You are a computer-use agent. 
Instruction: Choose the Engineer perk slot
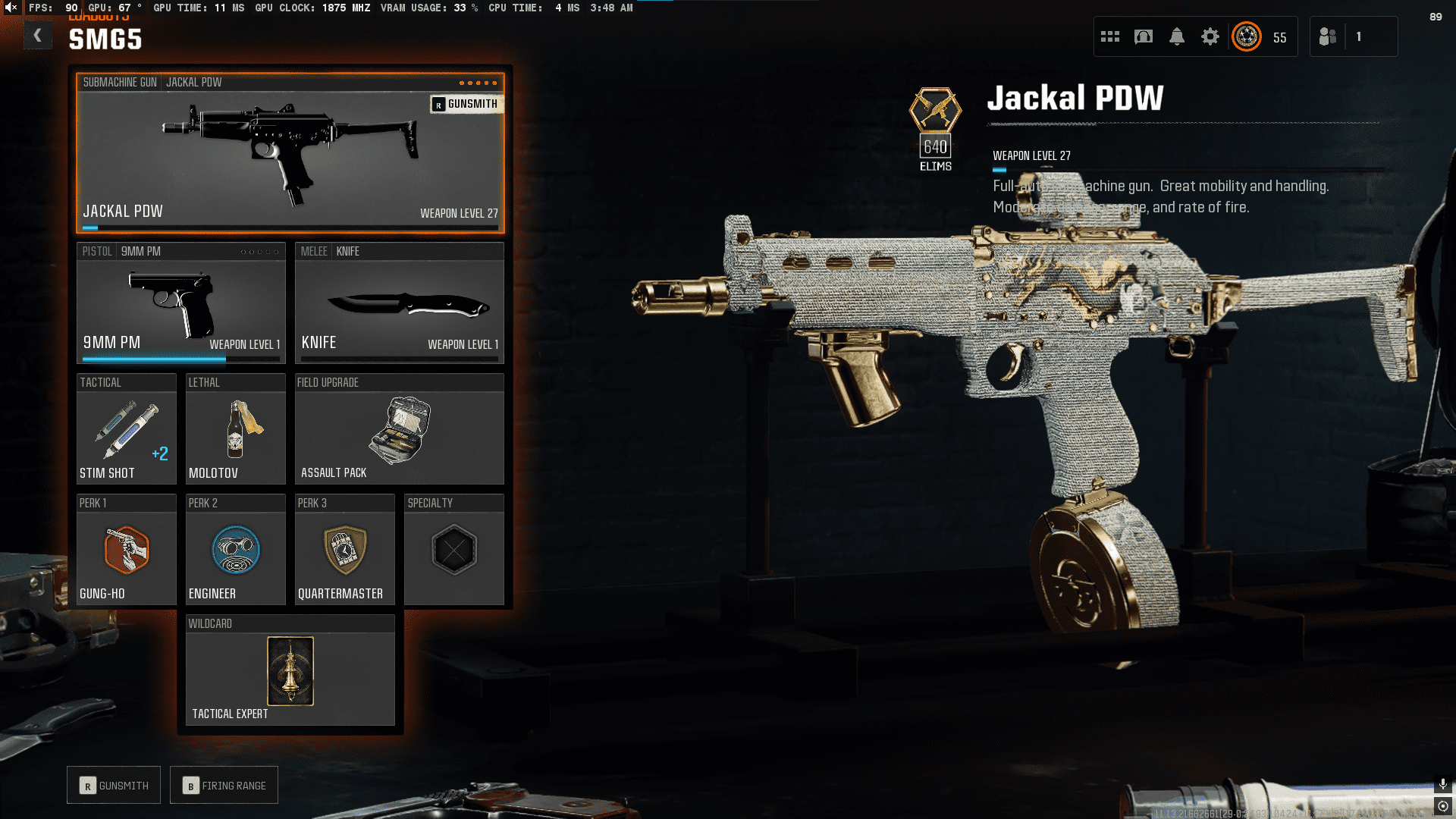[235, 550]
